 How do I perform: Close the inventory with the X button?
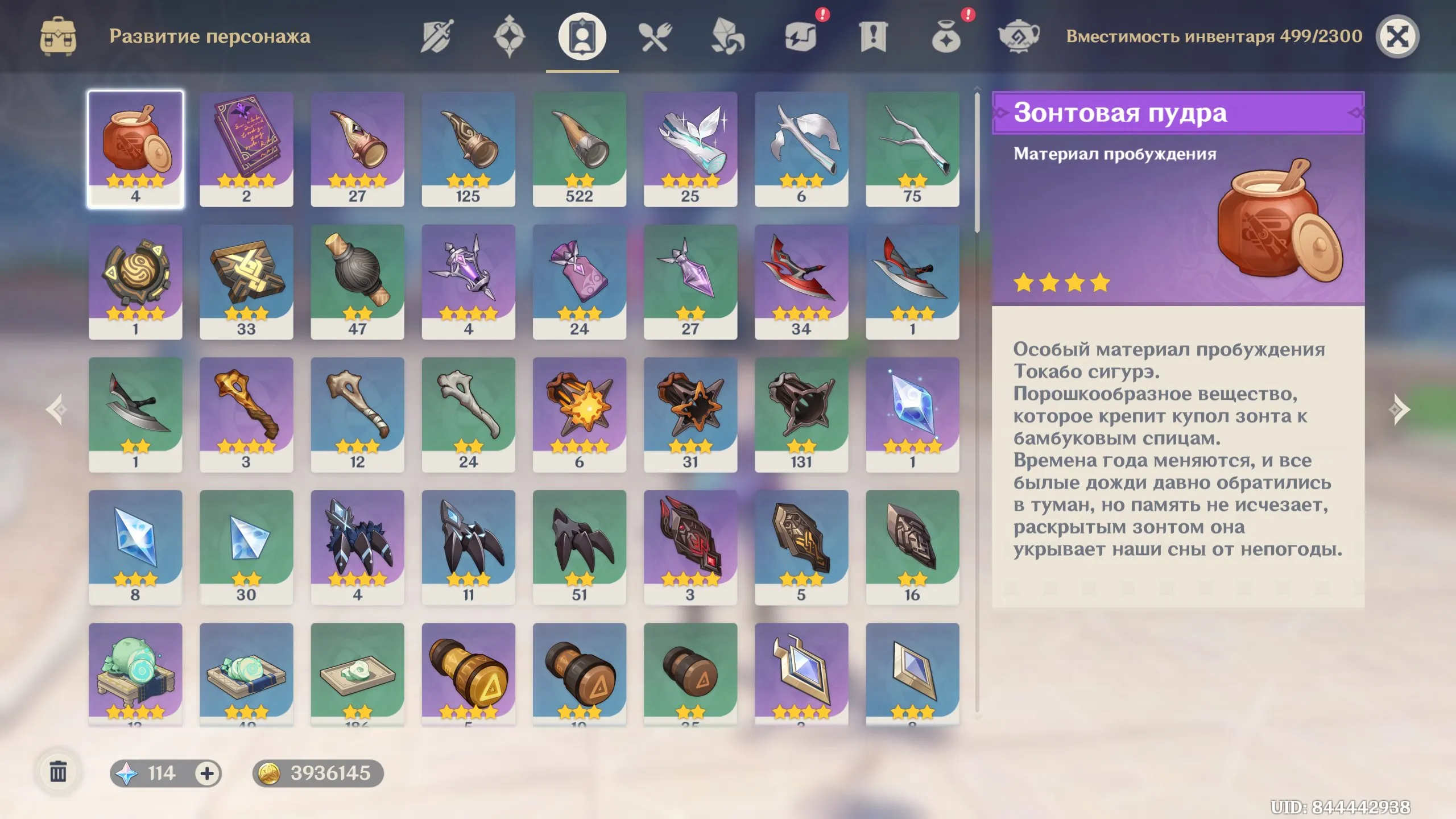(x=1398, y=35)
